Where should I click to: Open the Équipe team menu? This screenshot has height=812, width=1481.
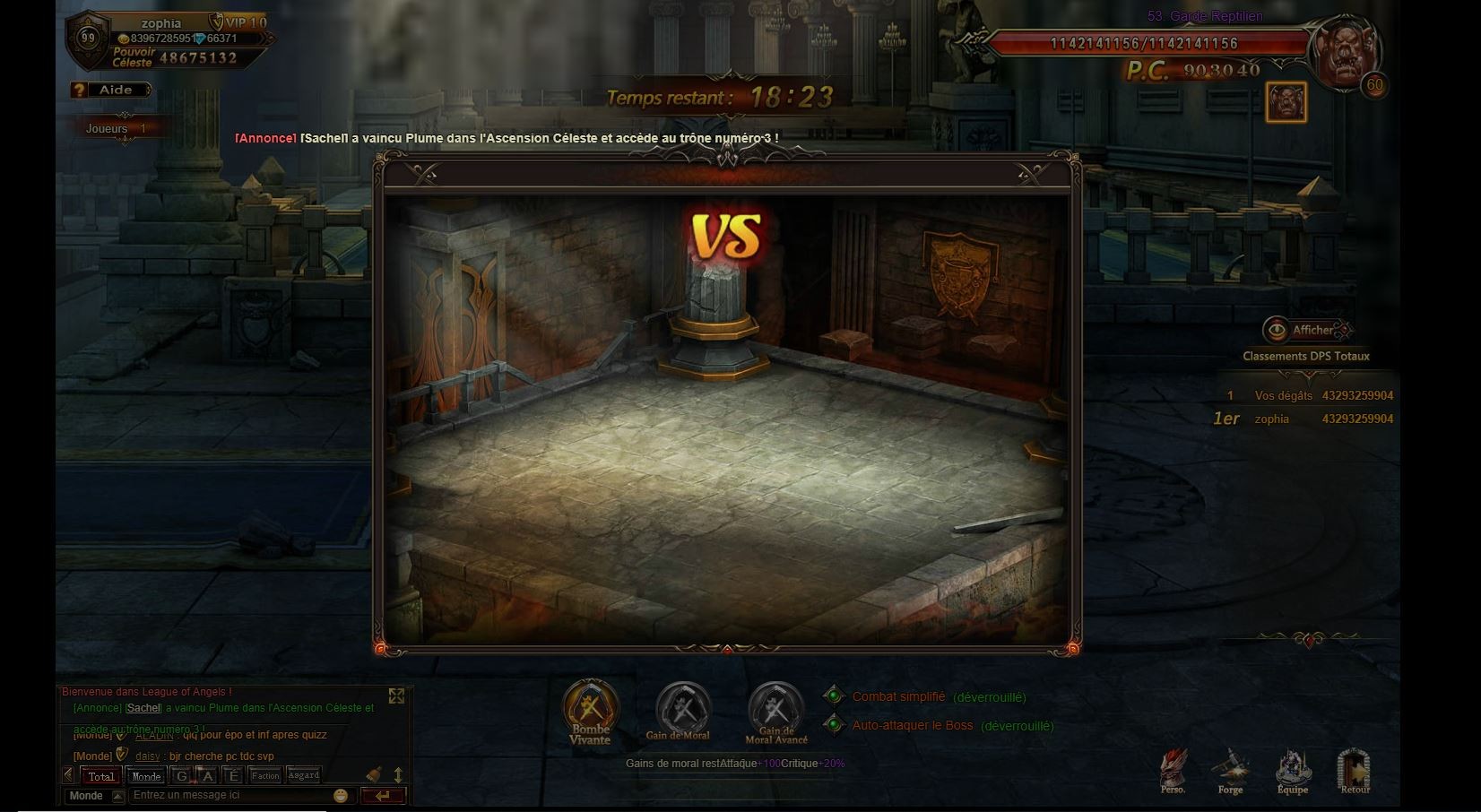coord(1292,771)
